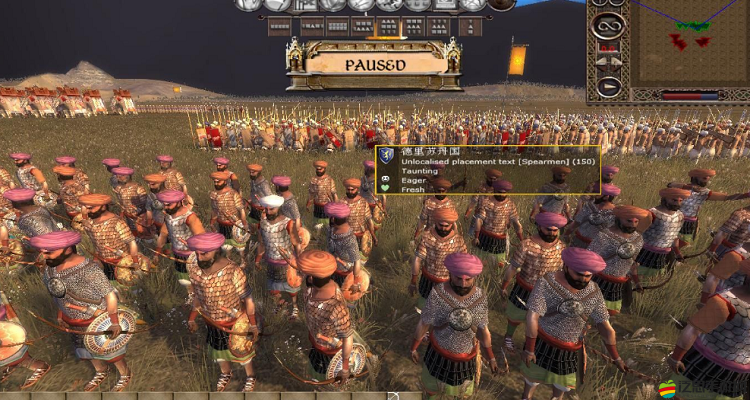The image size is (750, 400).
Task: Resume battle with the play button
Action: 608,87
